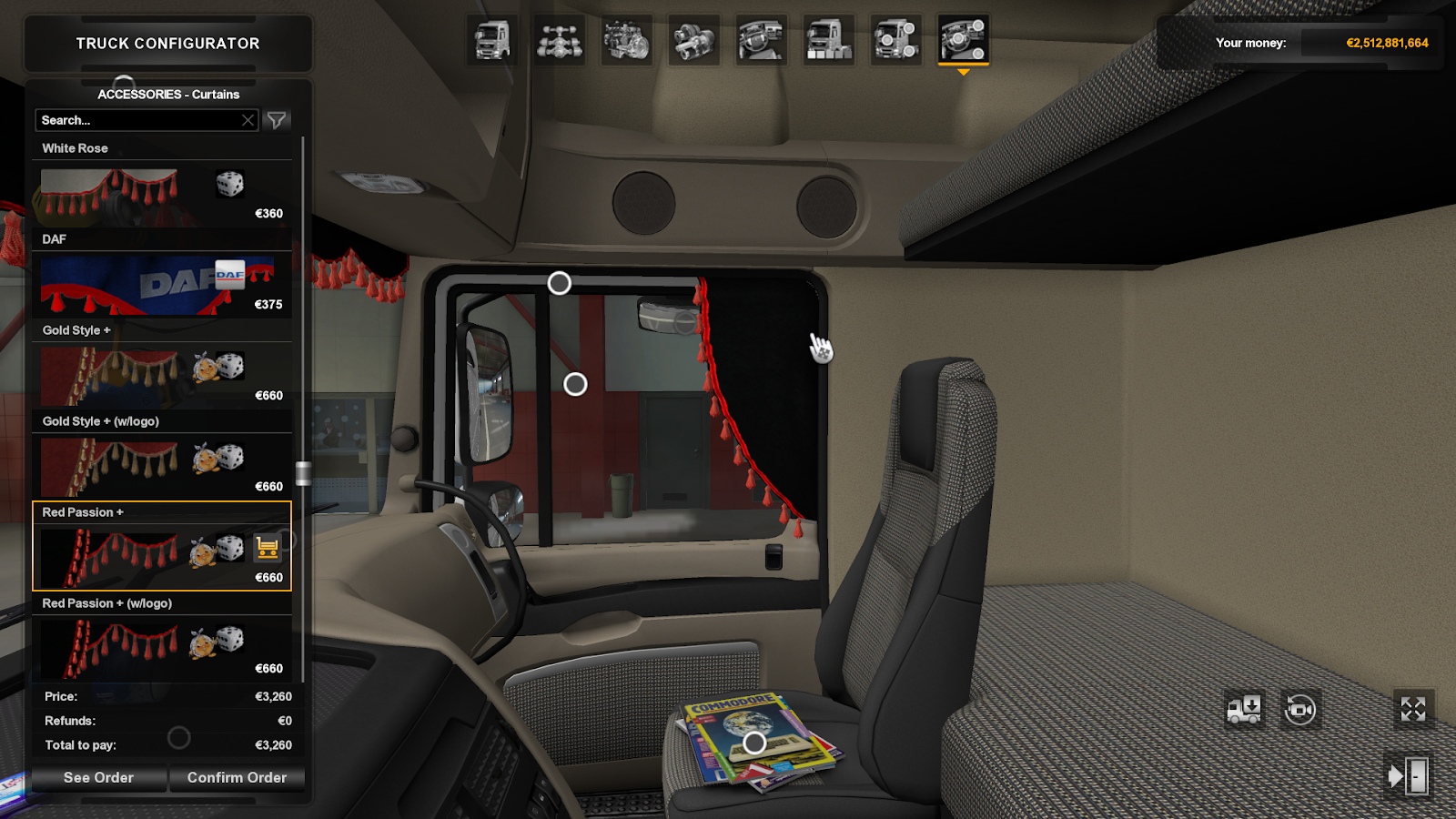Open the search filter funnel dropdown

coord(278,119)
